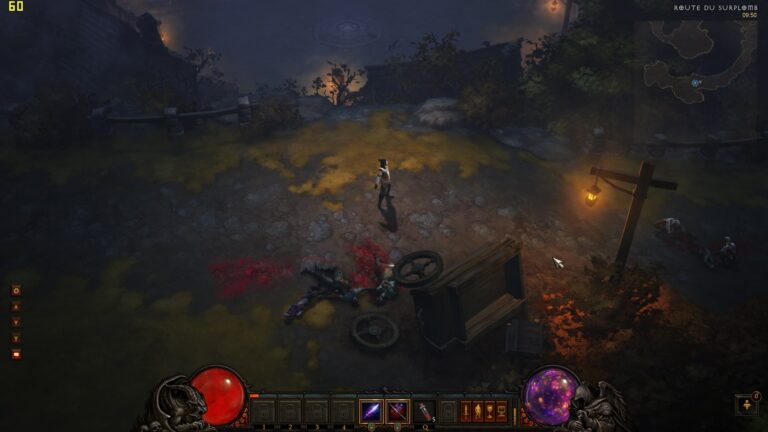
Task: Select the glowing rectangle icon on the left edge
Action: 16,354
